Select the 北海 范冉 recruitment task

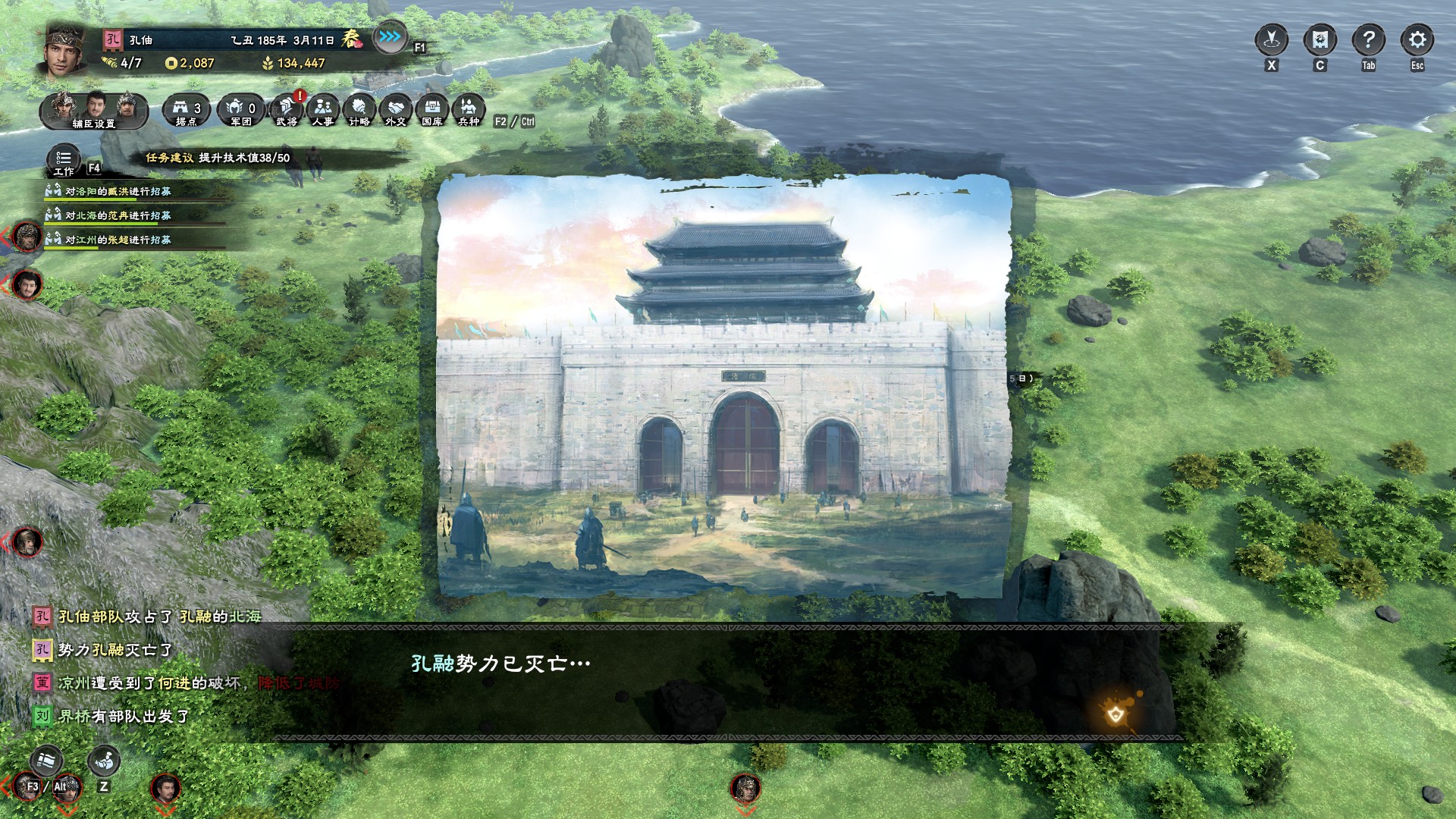pyautogui.click(x=118, y=216)
